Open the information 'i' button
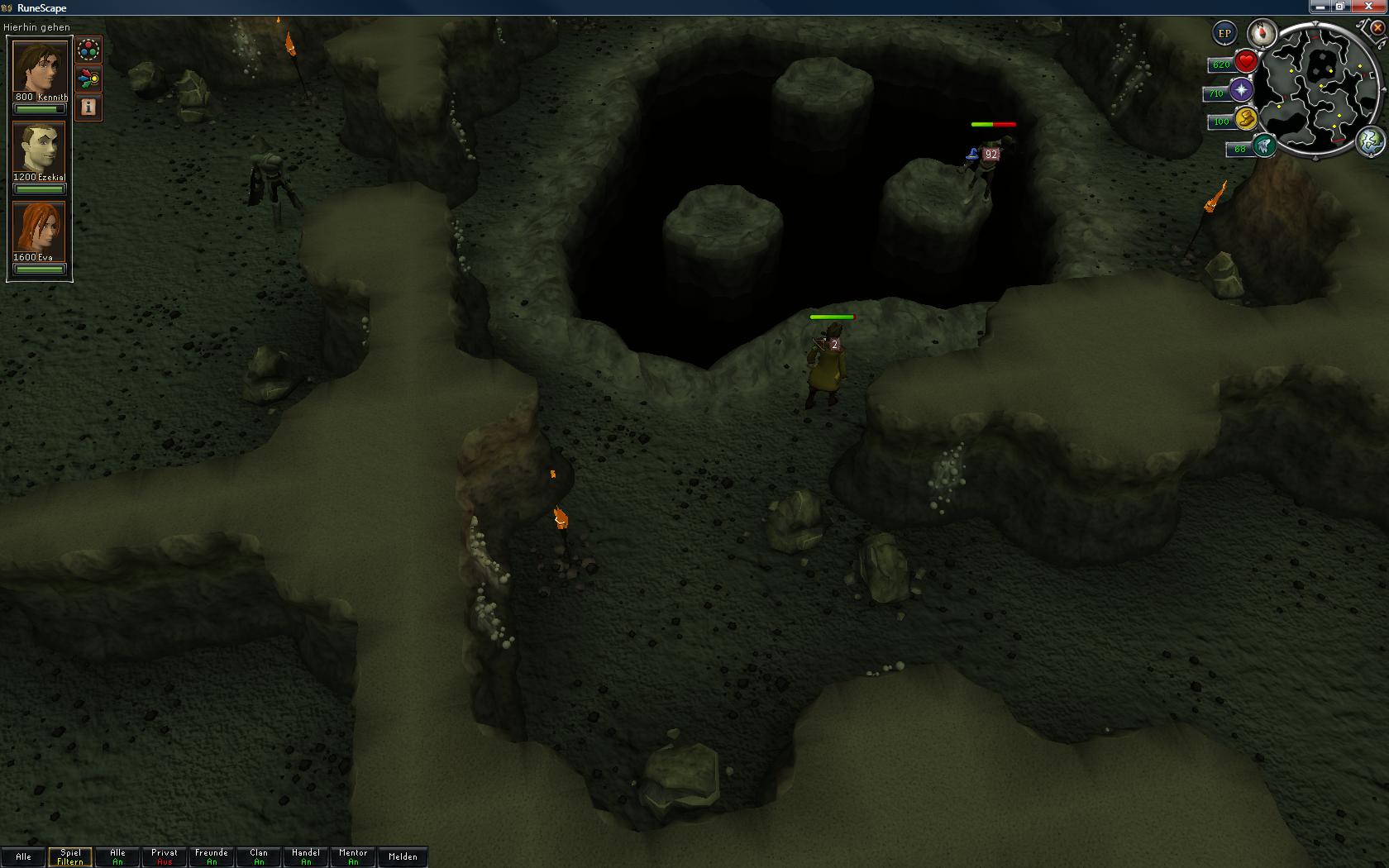The height and width of the screenshot is (868, 1389). click(x=88, y=107)
